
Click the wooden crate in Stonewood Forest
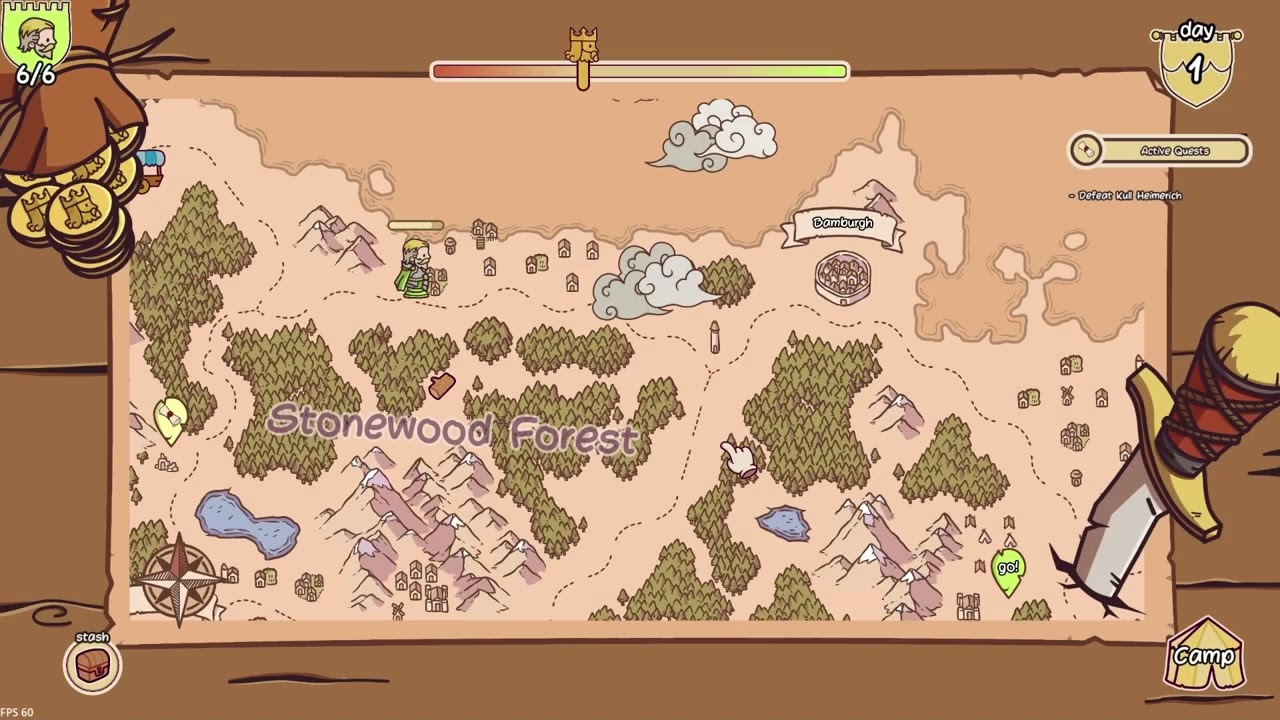click(440, 386)
